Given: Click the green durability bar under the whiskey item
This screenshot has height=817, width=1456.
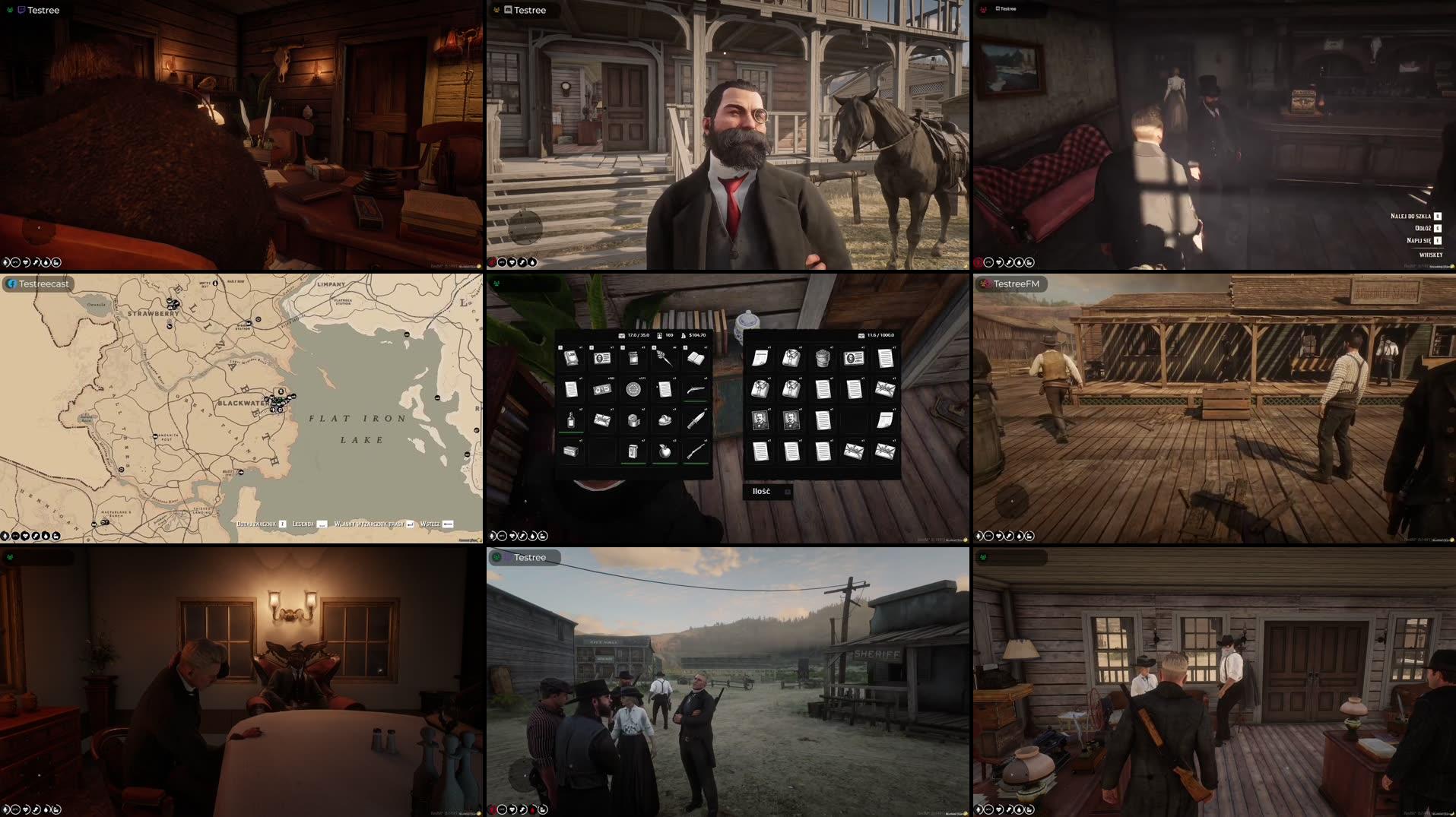Looking at the screenshot, I should click(x=570, y=432).
